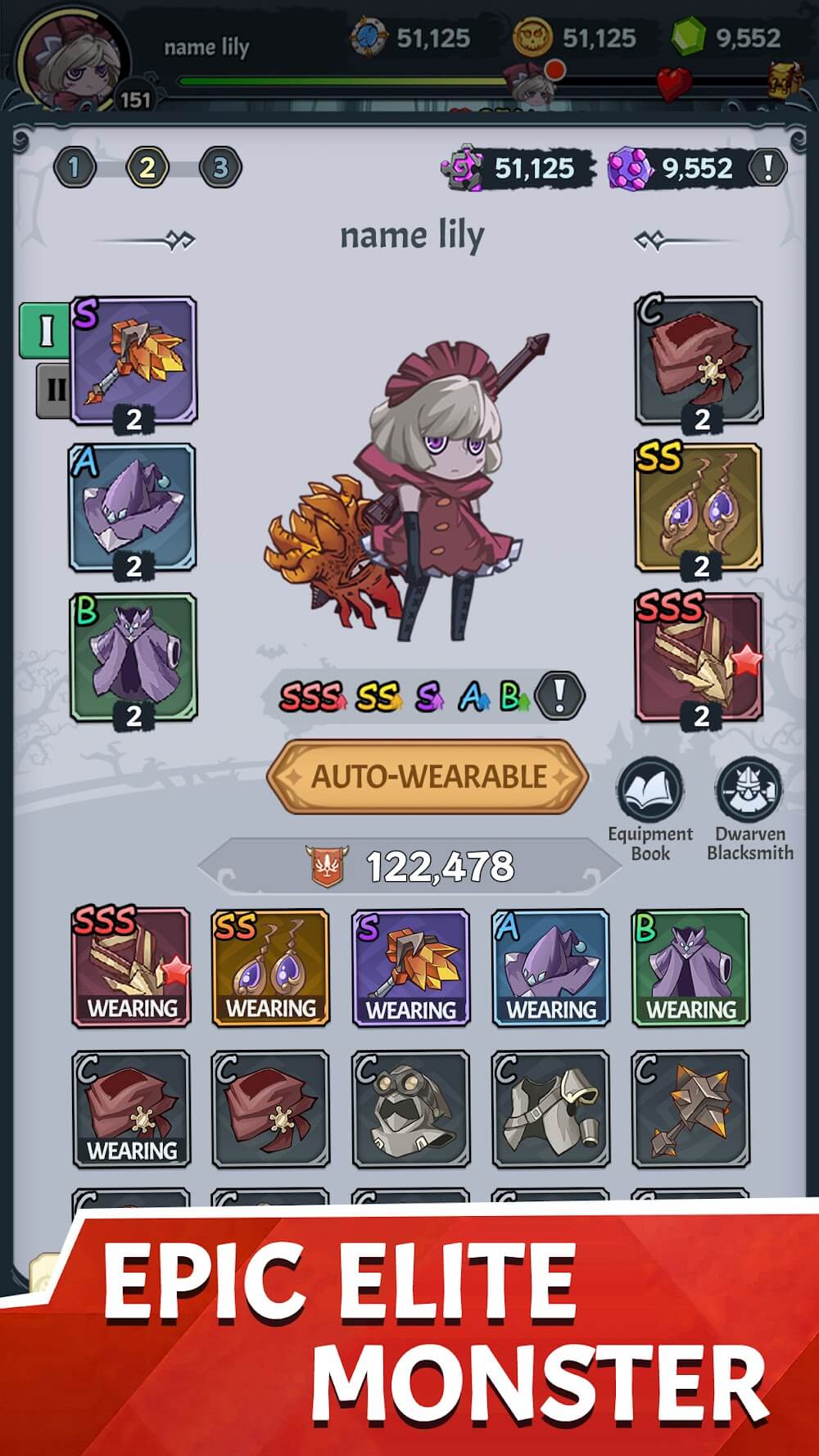
Task: Choose weapon set I toggle
Action: tap(44, 330)
